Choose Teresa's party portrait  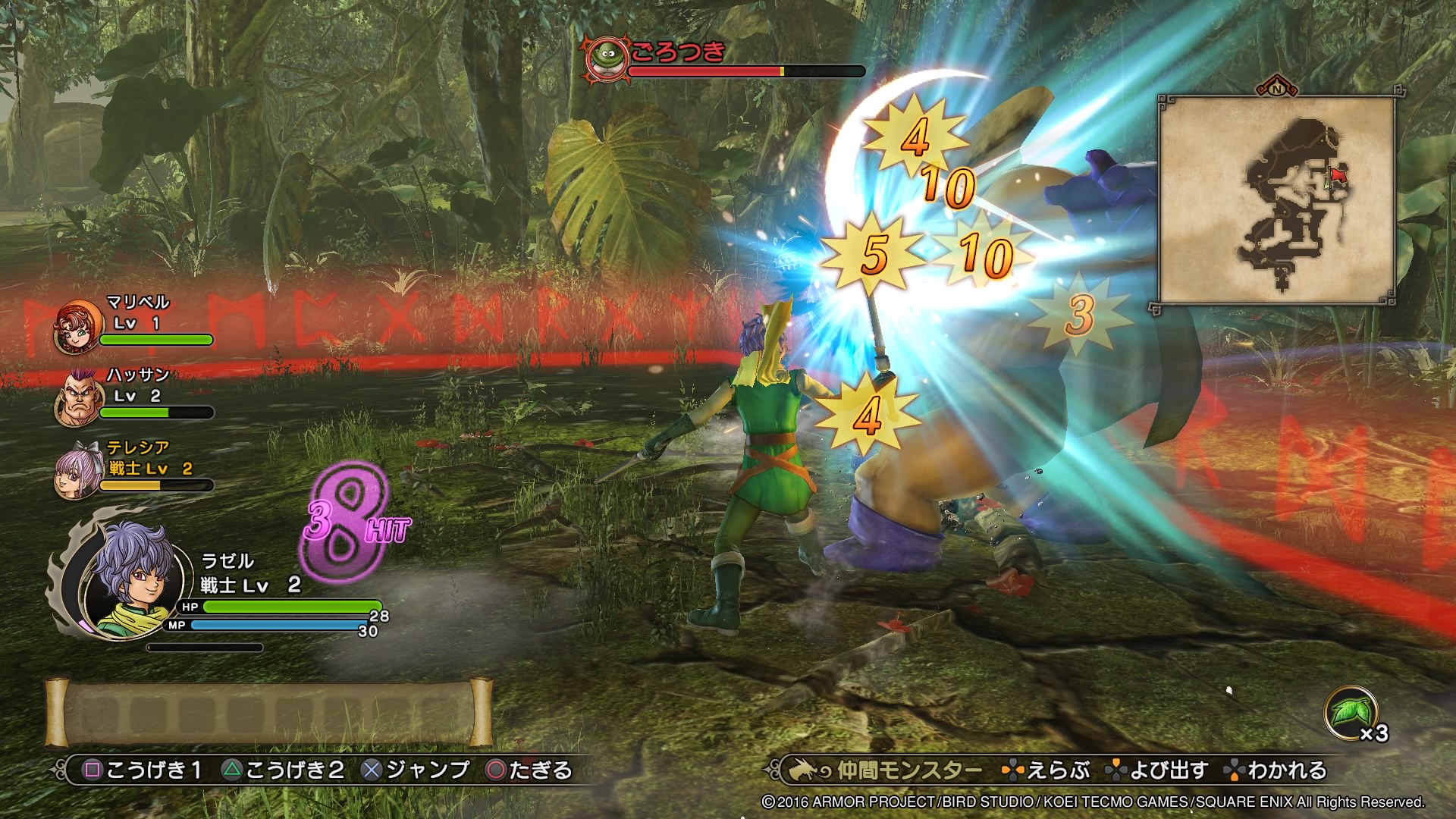(77, 471)
